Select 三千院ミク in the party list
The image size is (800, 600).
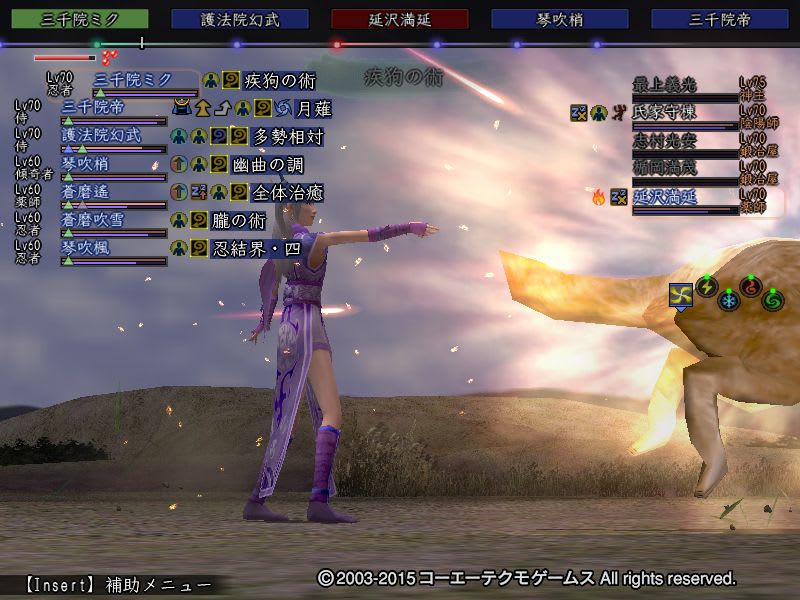132,79
